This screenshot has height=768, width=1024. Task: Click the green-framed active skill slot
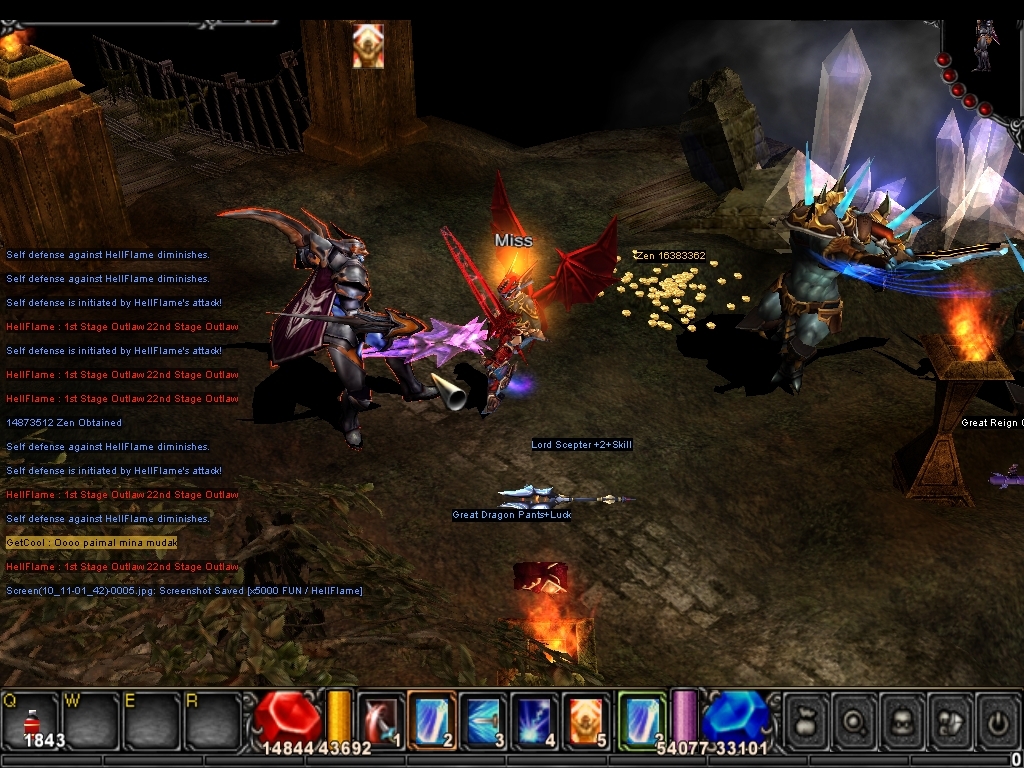[641, 719]
